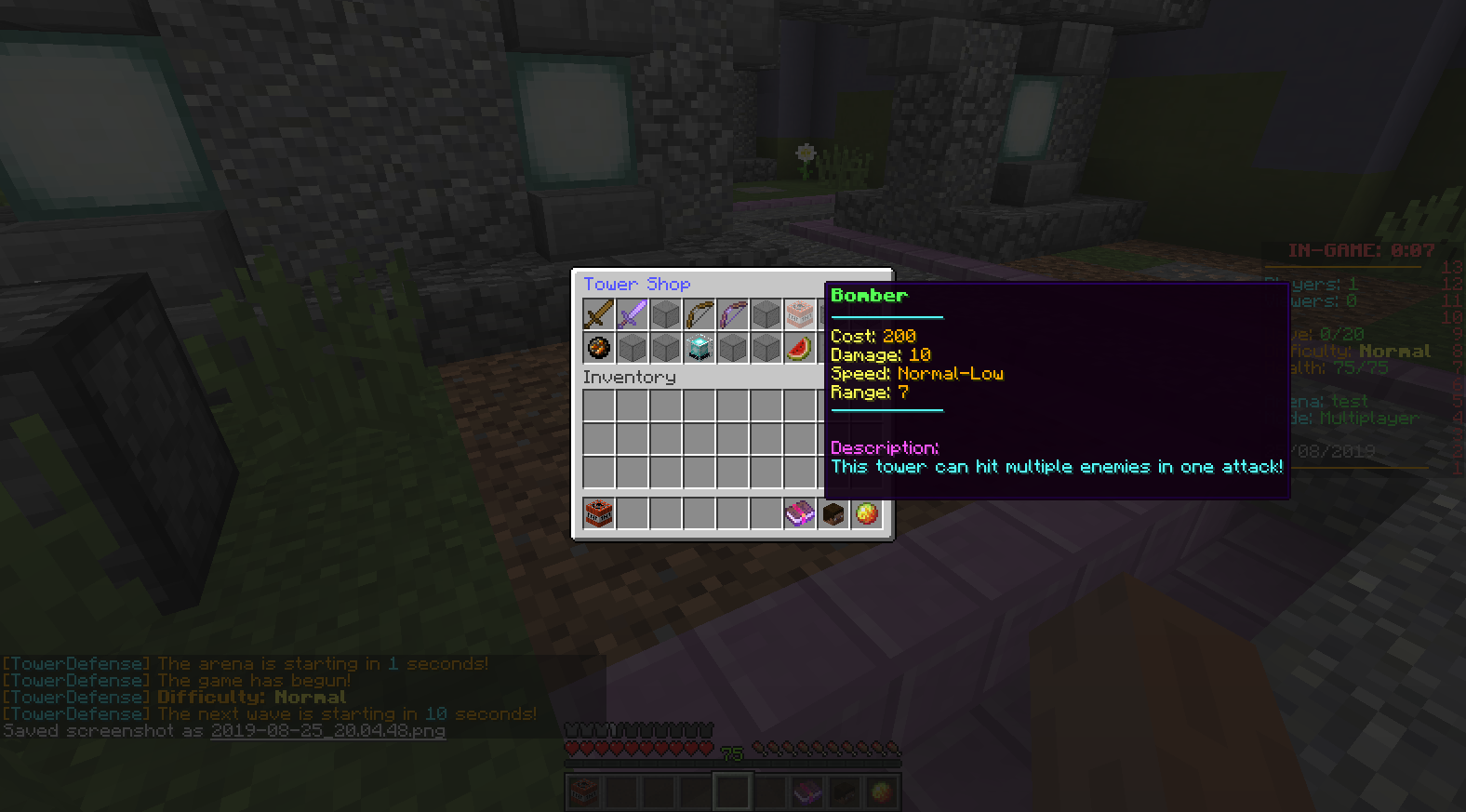This screenshot has width=1466, height=812.
Task: Pick the melon slice tower icon
Action: pos(799,347)
